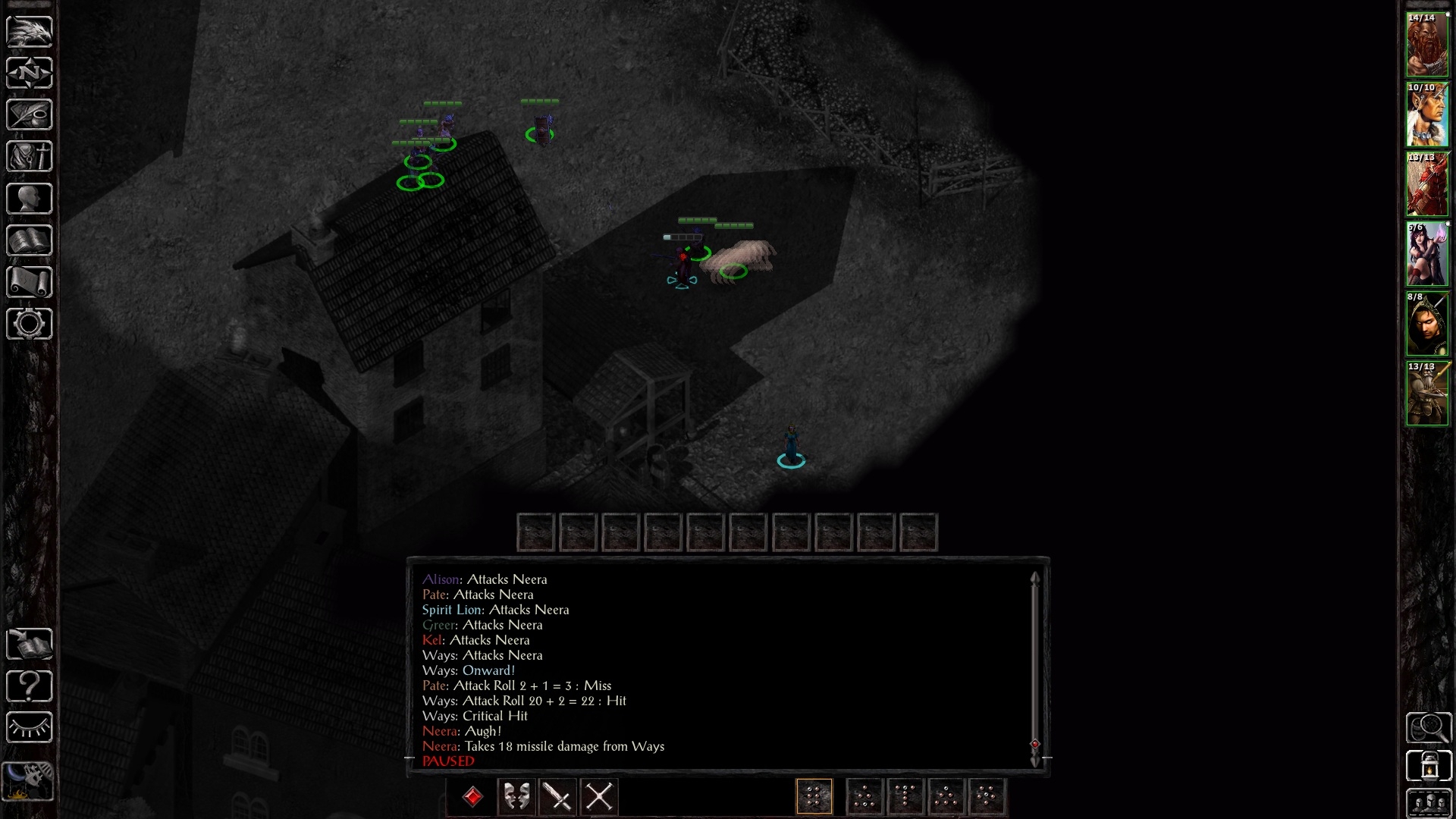Open the inventory backpack-and-sword button
The width and height of the screenshot is (1456, 819).
29,157
